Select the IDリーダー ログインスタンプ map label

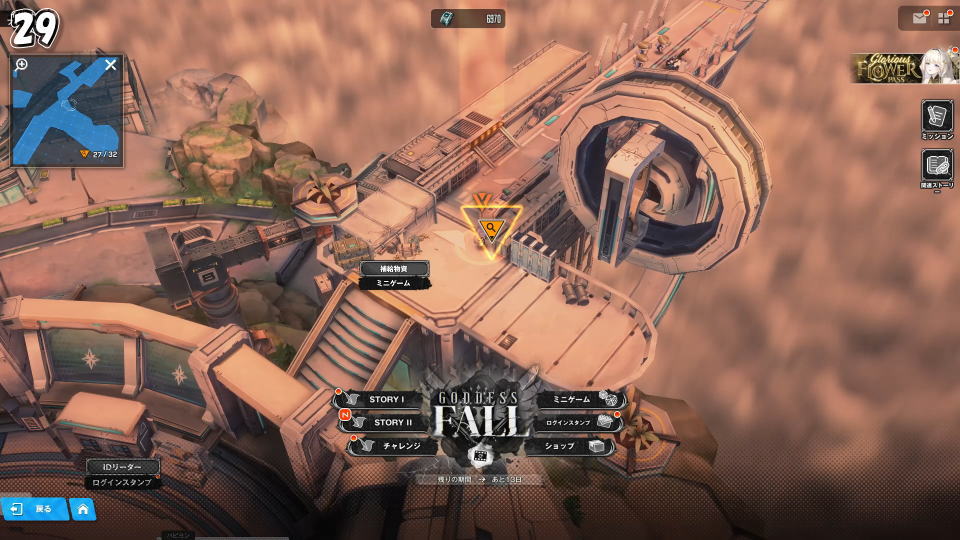pos(122,474)
